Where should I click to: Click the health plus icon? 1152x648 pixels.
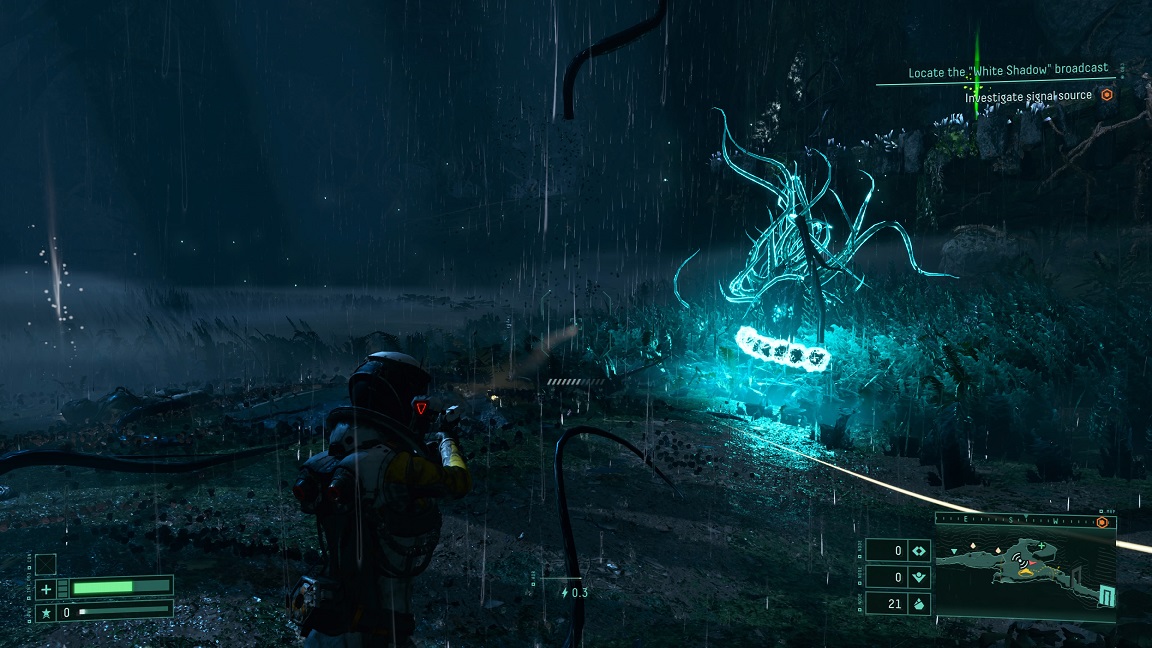point(46,588)
